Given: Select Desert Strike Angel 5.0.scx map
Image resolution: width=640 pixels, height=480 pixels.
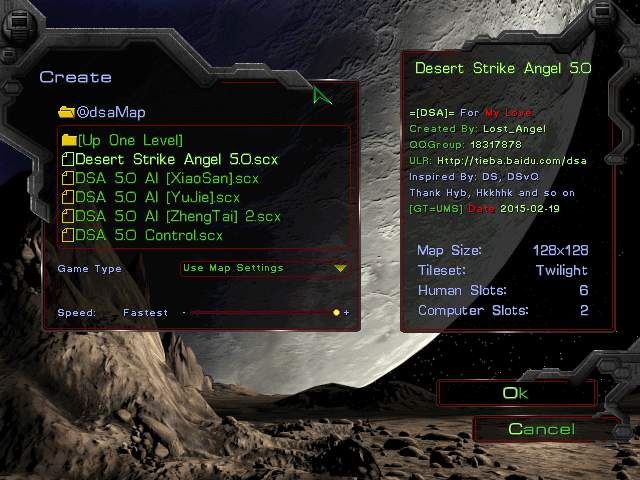Looking at the screenshot, I should (x=176, y=159).
